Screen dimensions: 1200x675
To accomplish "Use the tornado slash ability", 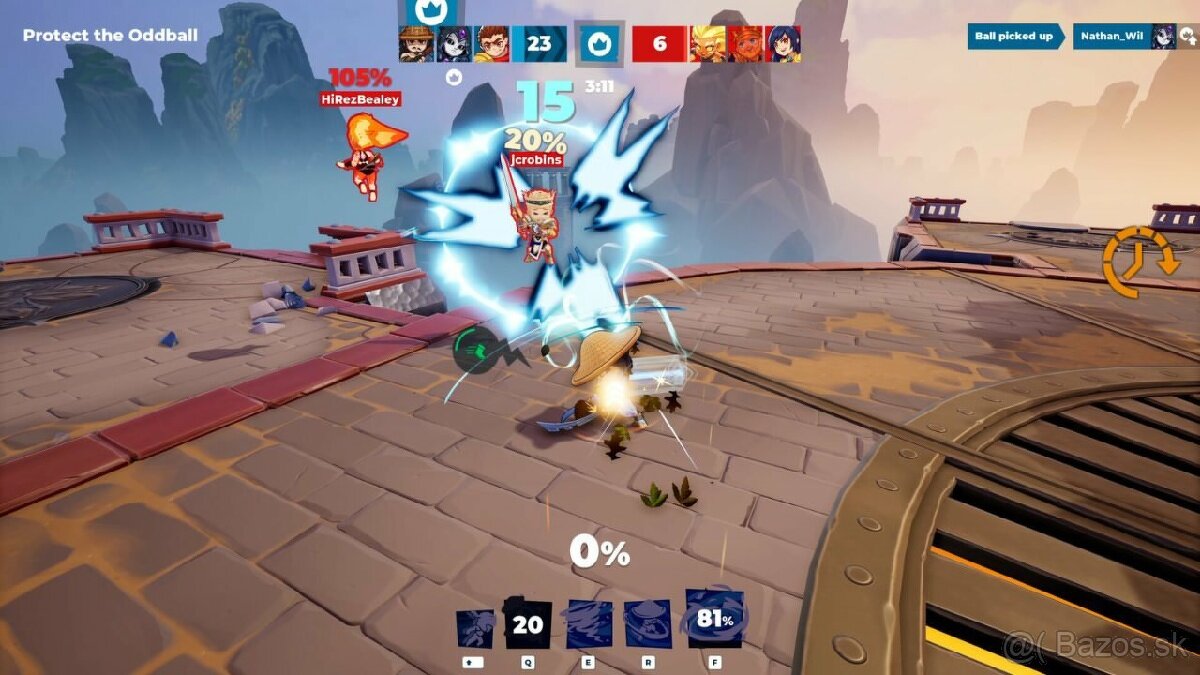I will click(x=588, y=626).
